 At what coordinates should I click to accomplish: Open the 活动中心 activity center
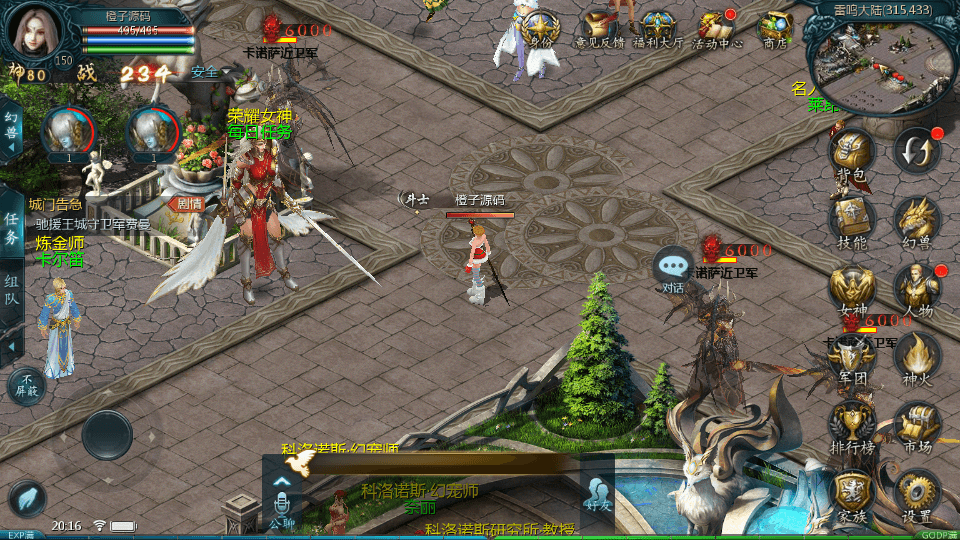tap(717, 28)
